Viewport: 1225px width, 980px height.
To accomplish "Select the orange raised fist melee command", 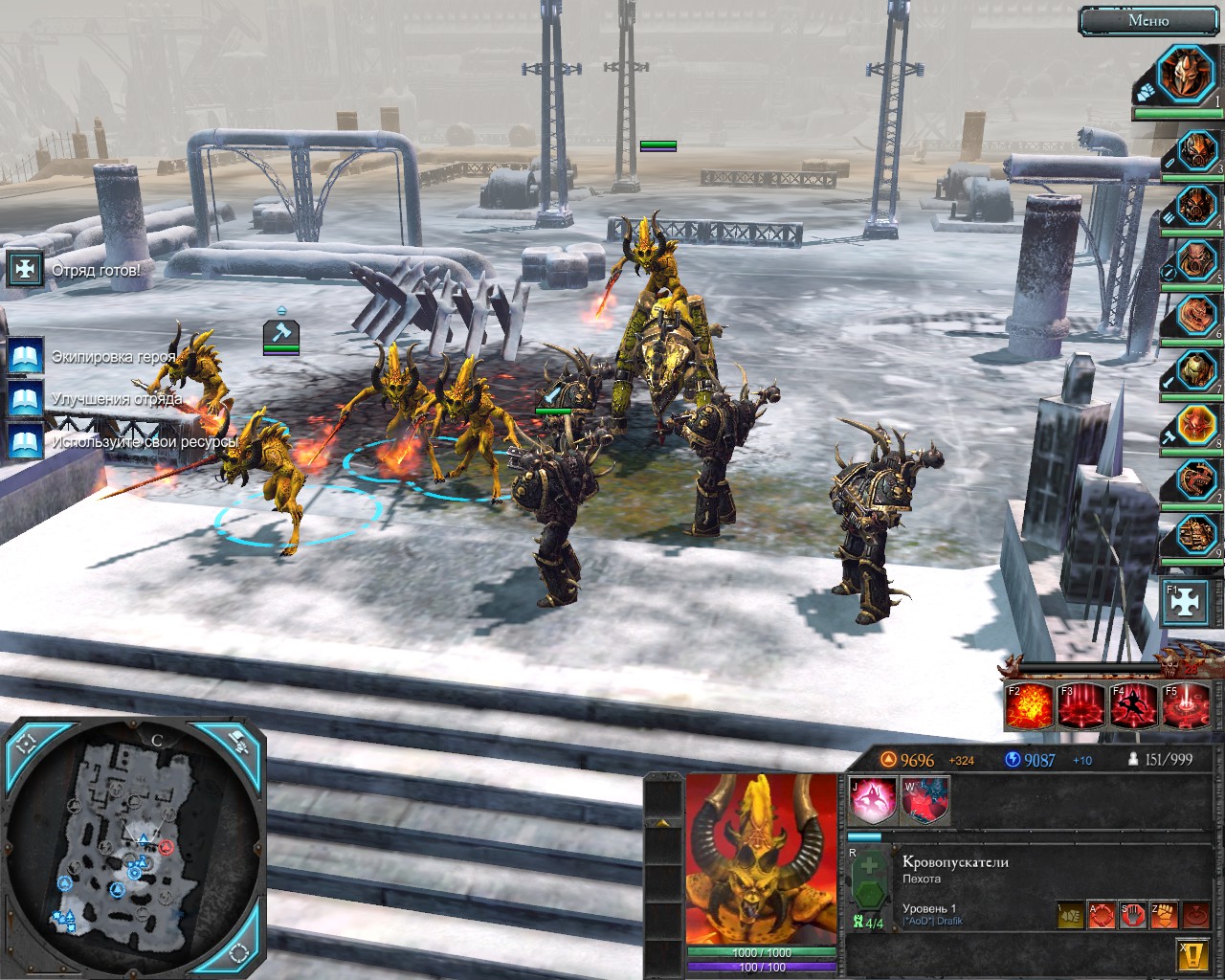I will point(1164,915).
